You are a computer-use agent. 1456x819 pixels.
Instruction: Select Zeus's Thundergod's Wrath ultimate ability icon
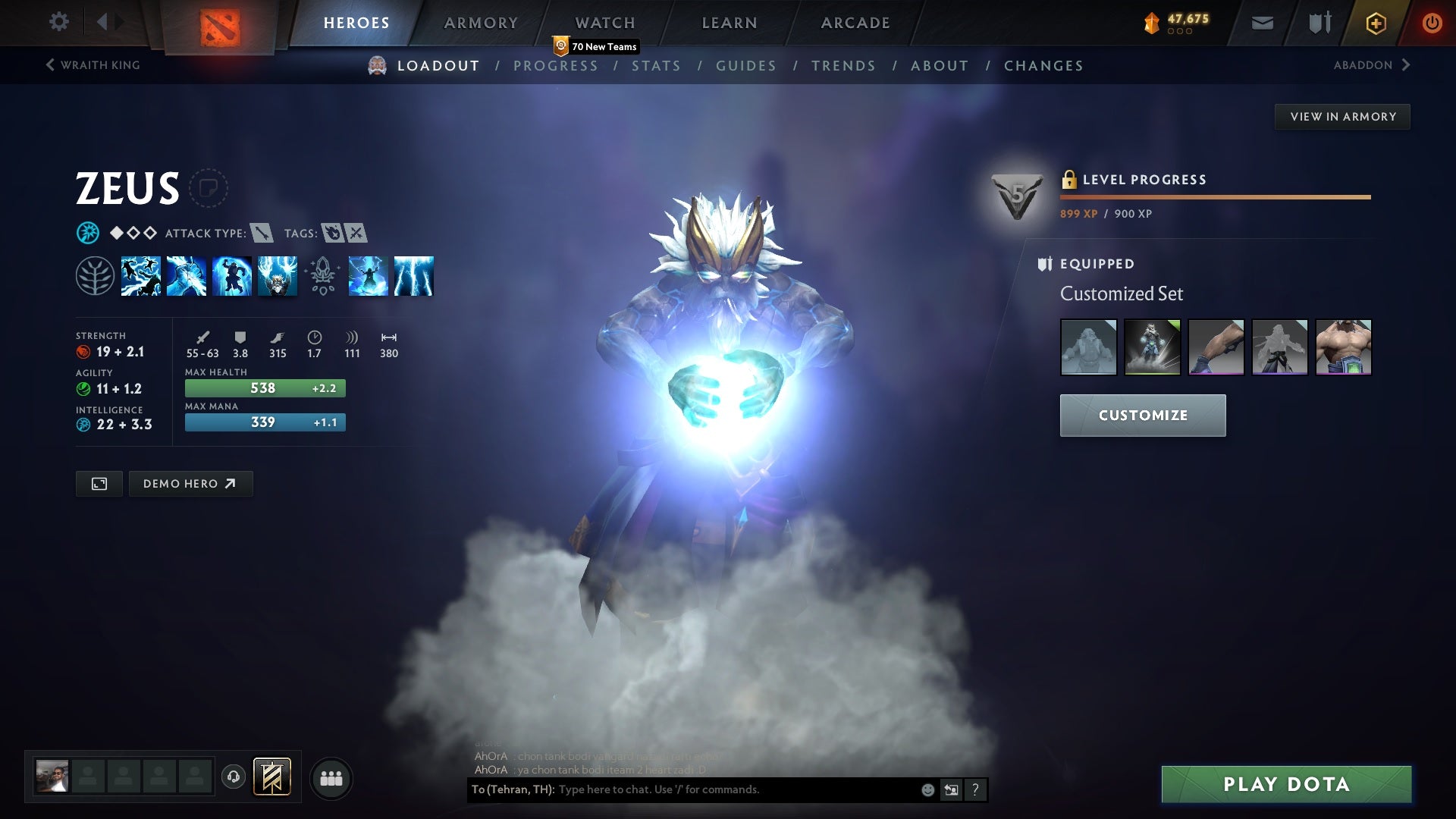point(413,276)
